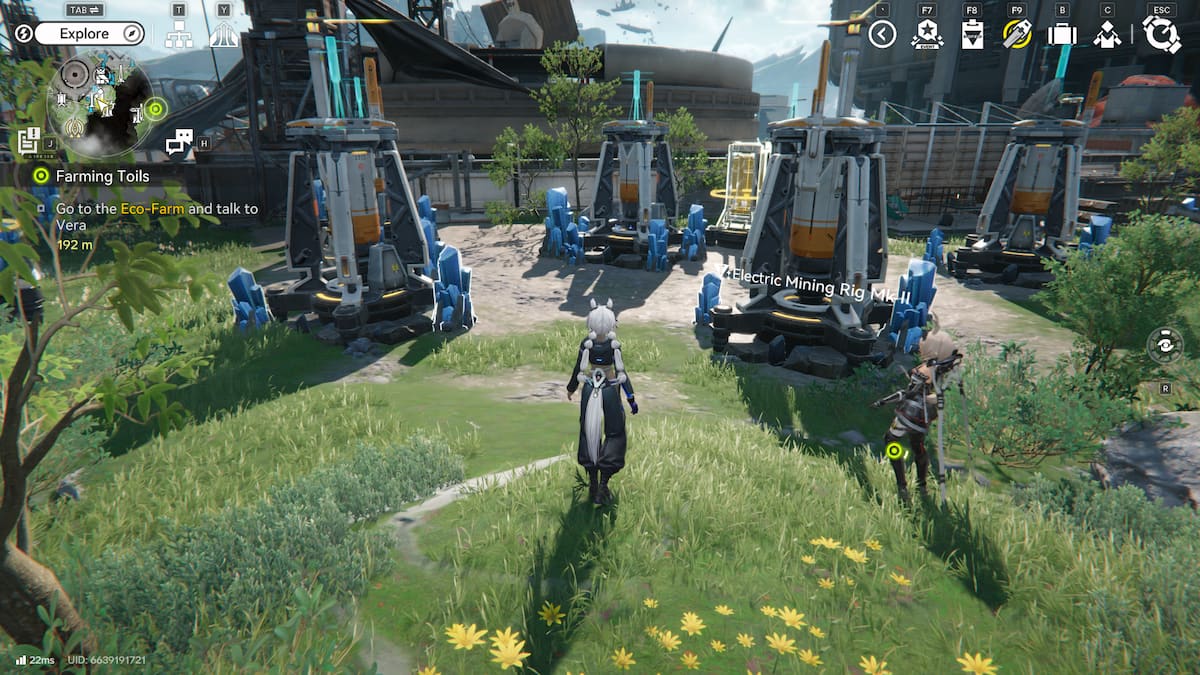
Task: Open the triple-arrow tower icon
Action: [x=223, y=35]
